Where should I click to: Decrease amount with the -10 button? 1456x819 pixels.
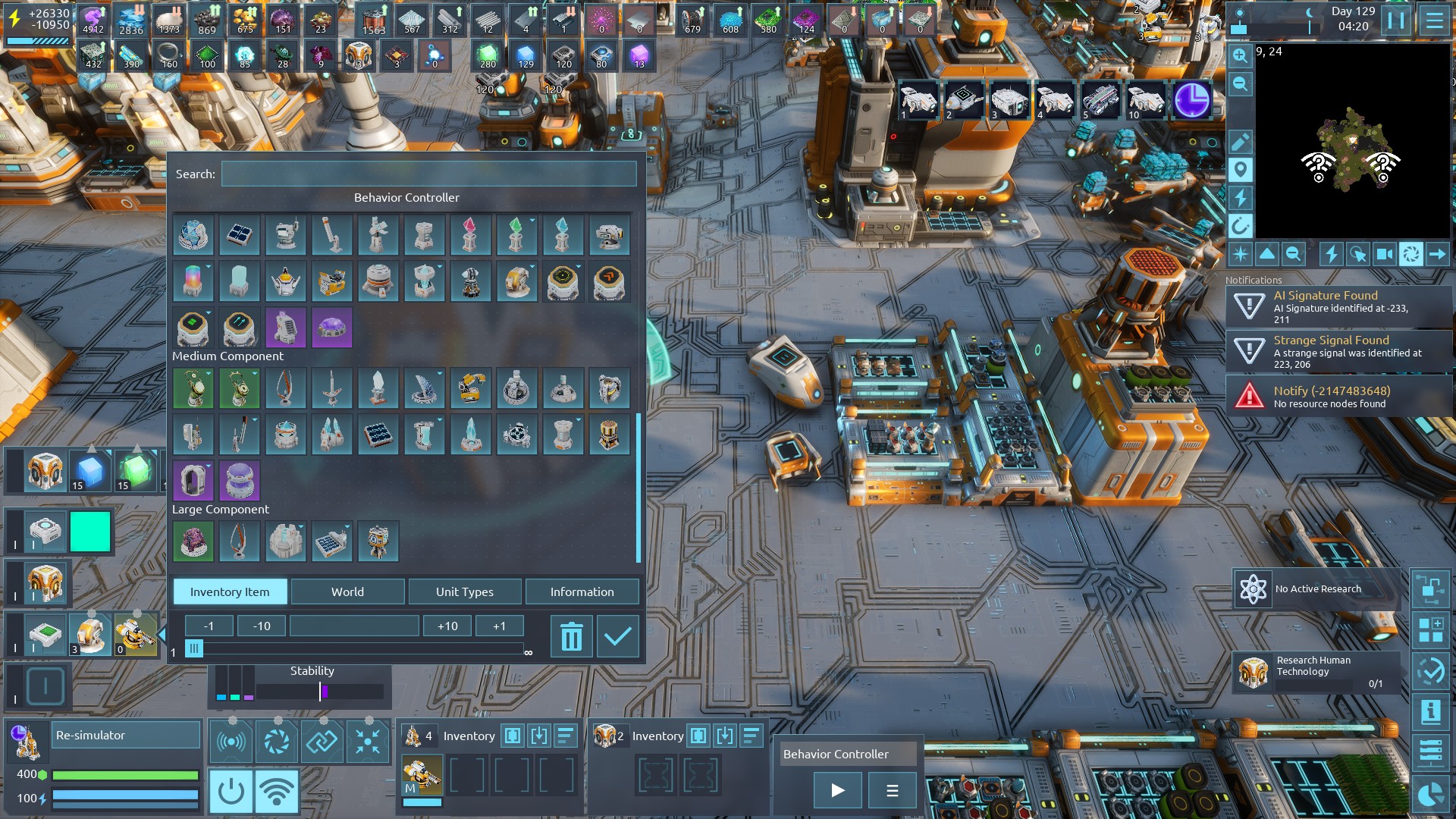pos(262,626)
